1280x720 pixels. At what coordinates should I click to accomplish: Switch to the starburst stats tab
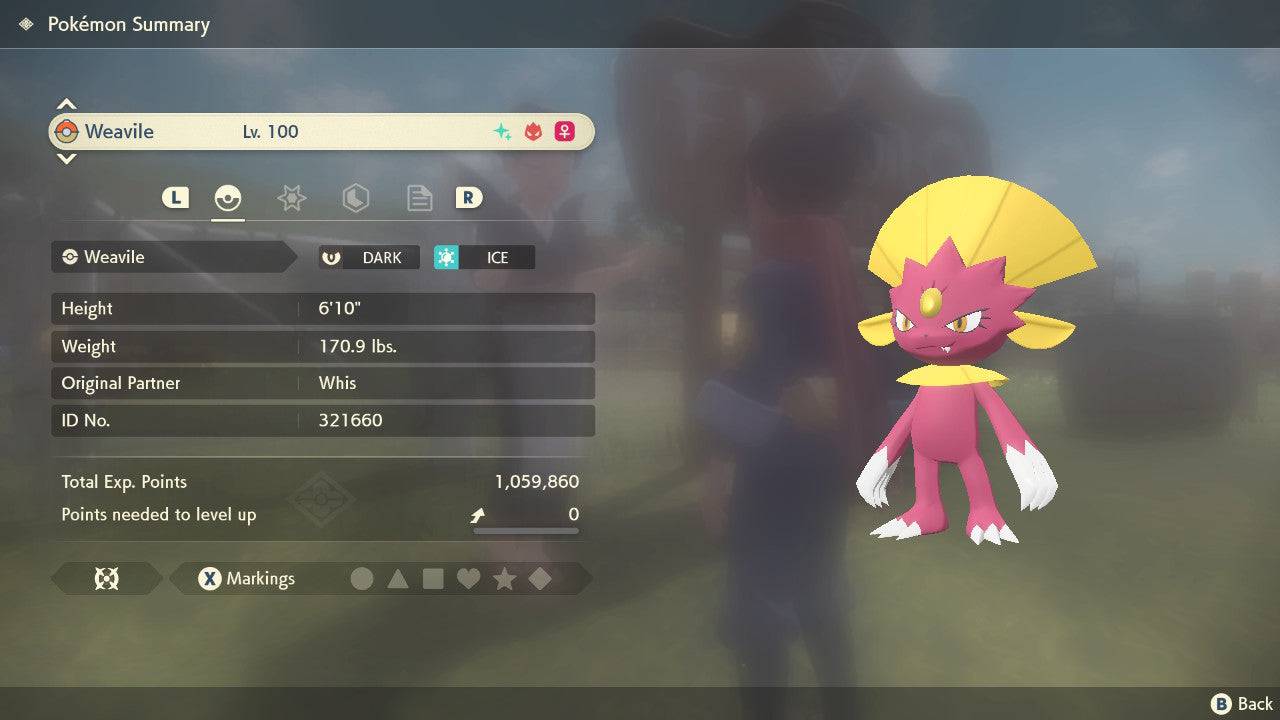tap(291, 198)
